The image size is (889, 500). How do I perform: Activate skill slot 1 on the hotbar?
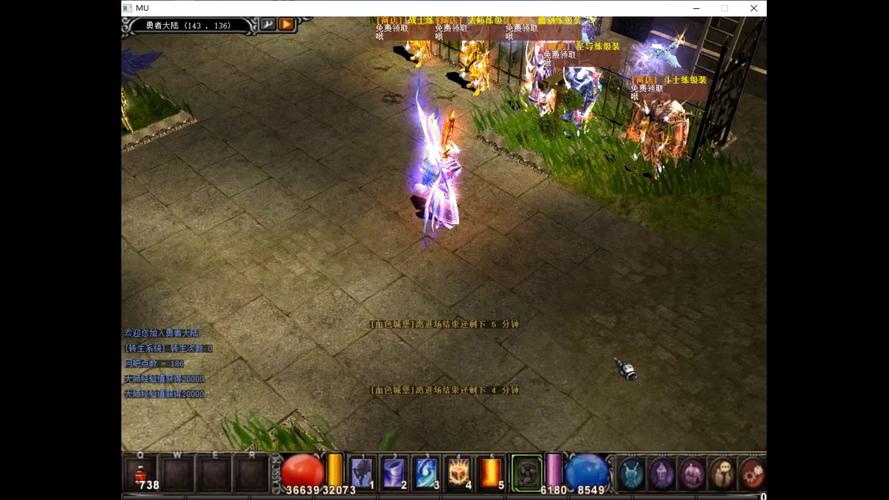click(x=362, y=472)
